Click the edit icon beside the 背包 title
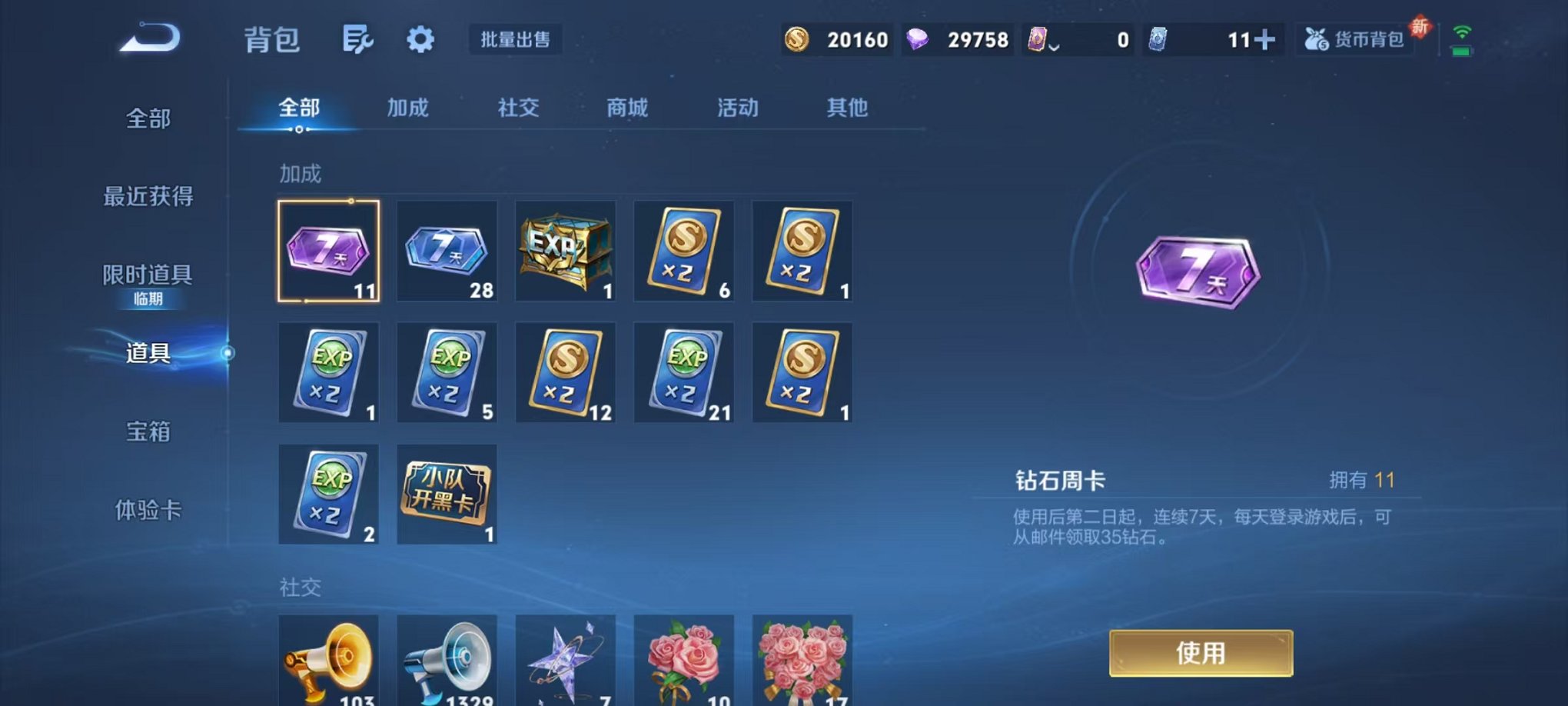The height and width of the screenshot is (706, 1568). point(357,40)
